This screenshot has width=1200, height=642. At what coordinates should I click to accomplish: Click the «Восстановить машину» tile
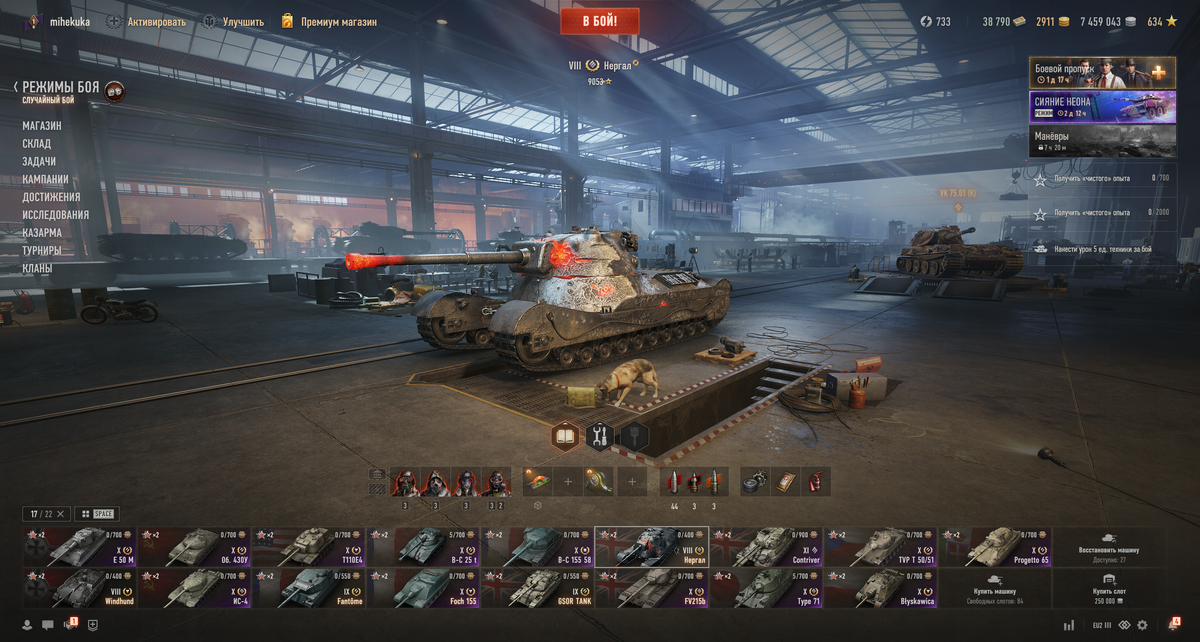(x=1109, y=548)
